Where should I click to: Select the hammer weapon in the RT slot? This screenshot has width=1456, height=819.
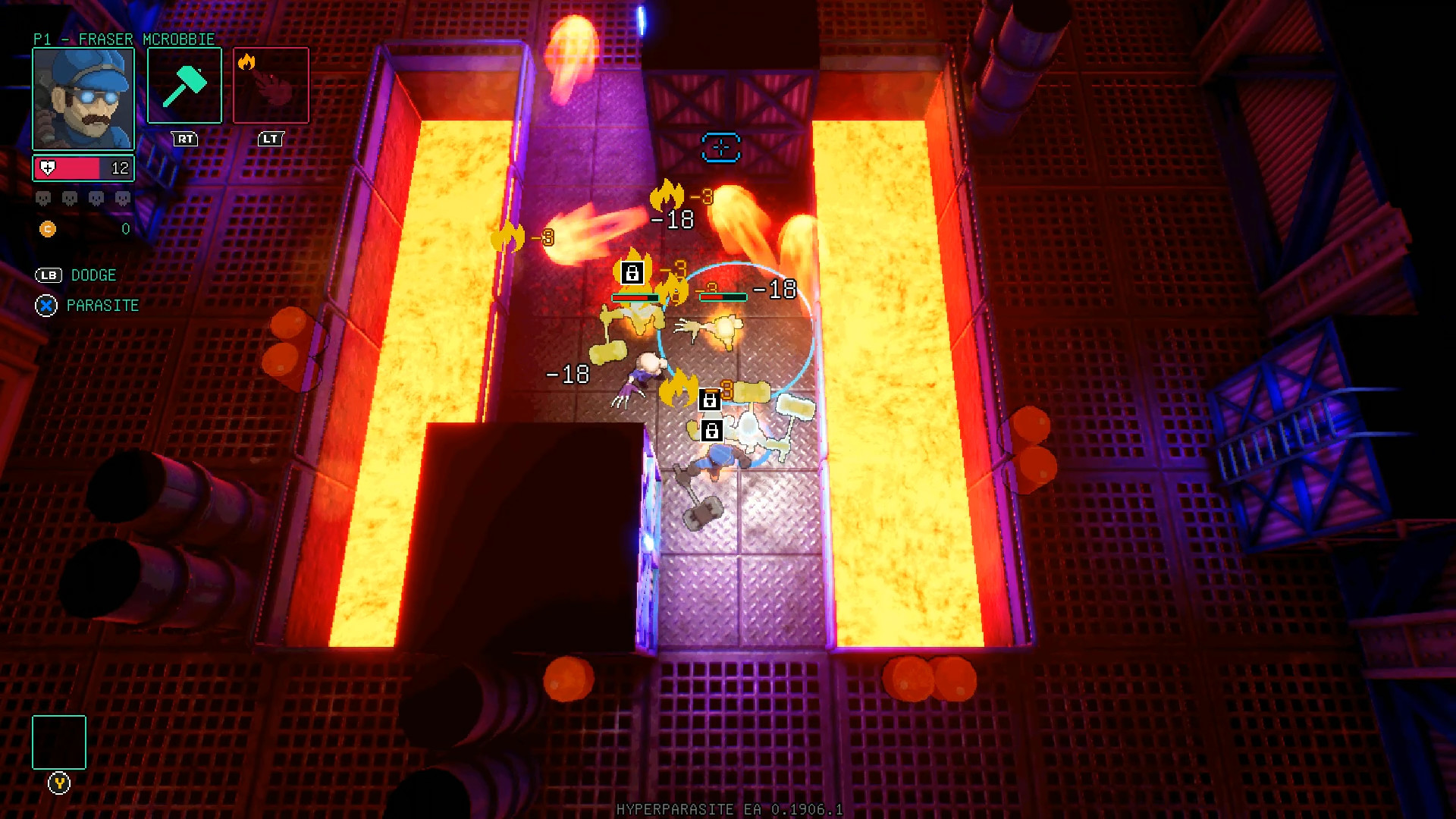(x=184, y=85)
